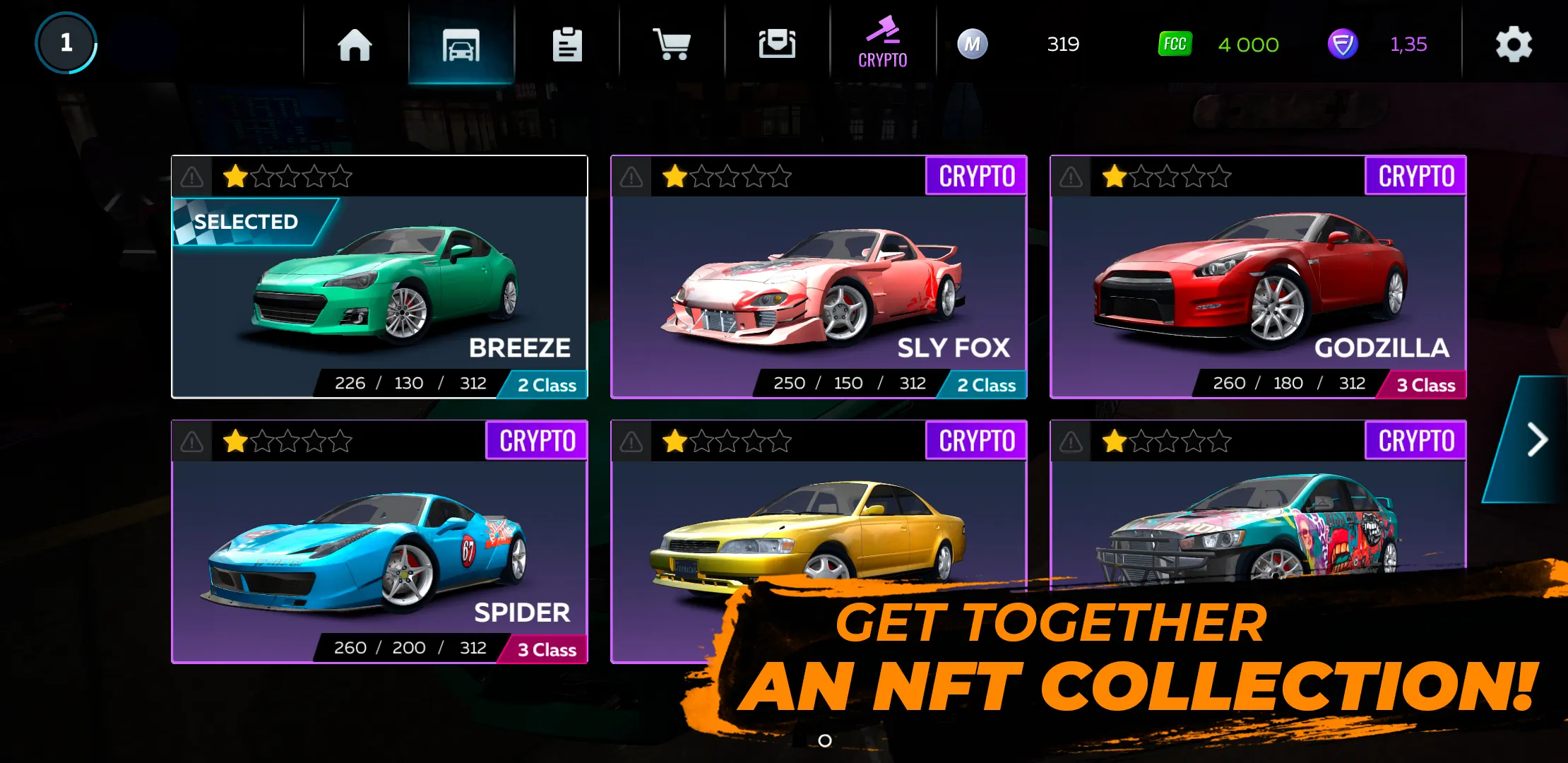Click the green FCC currency icon
The image size is (1568, 763).
[x=1175, y=44]
